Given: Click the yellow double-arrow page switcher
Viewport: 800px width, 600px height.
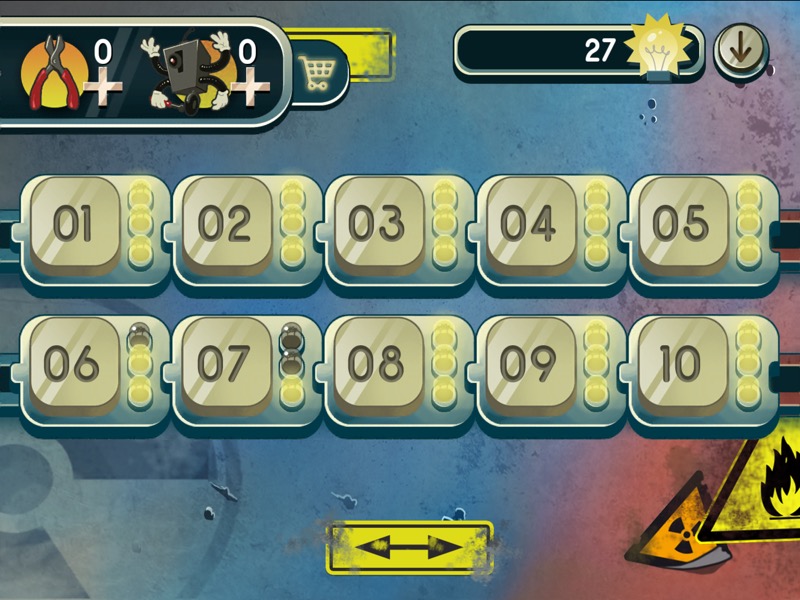Looking at the screenshot, I should point(410,547).
